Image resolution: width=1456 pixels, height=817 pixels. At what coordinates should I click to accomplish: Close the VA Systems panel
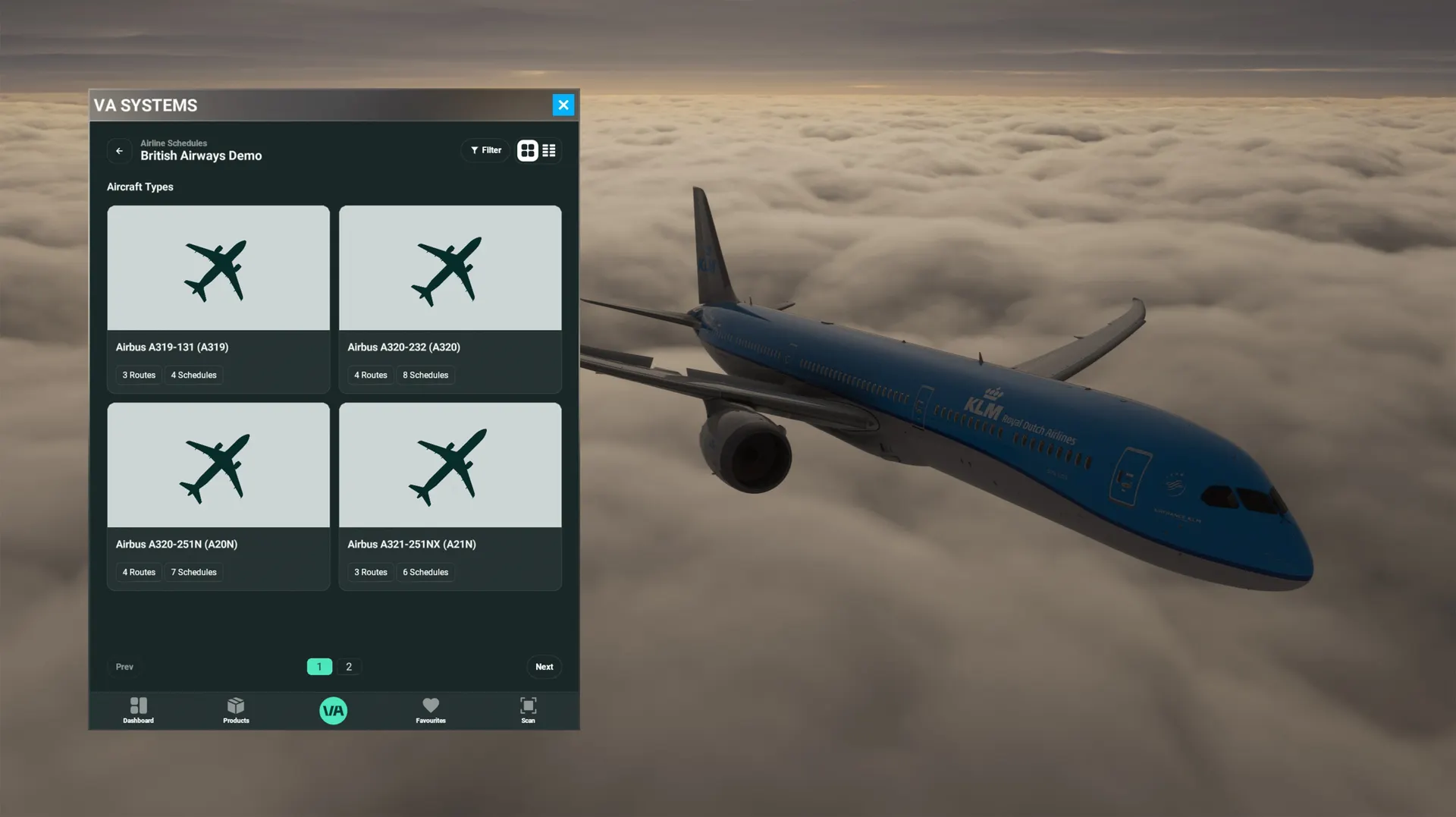pyautogui.click(x=563, y=105)
